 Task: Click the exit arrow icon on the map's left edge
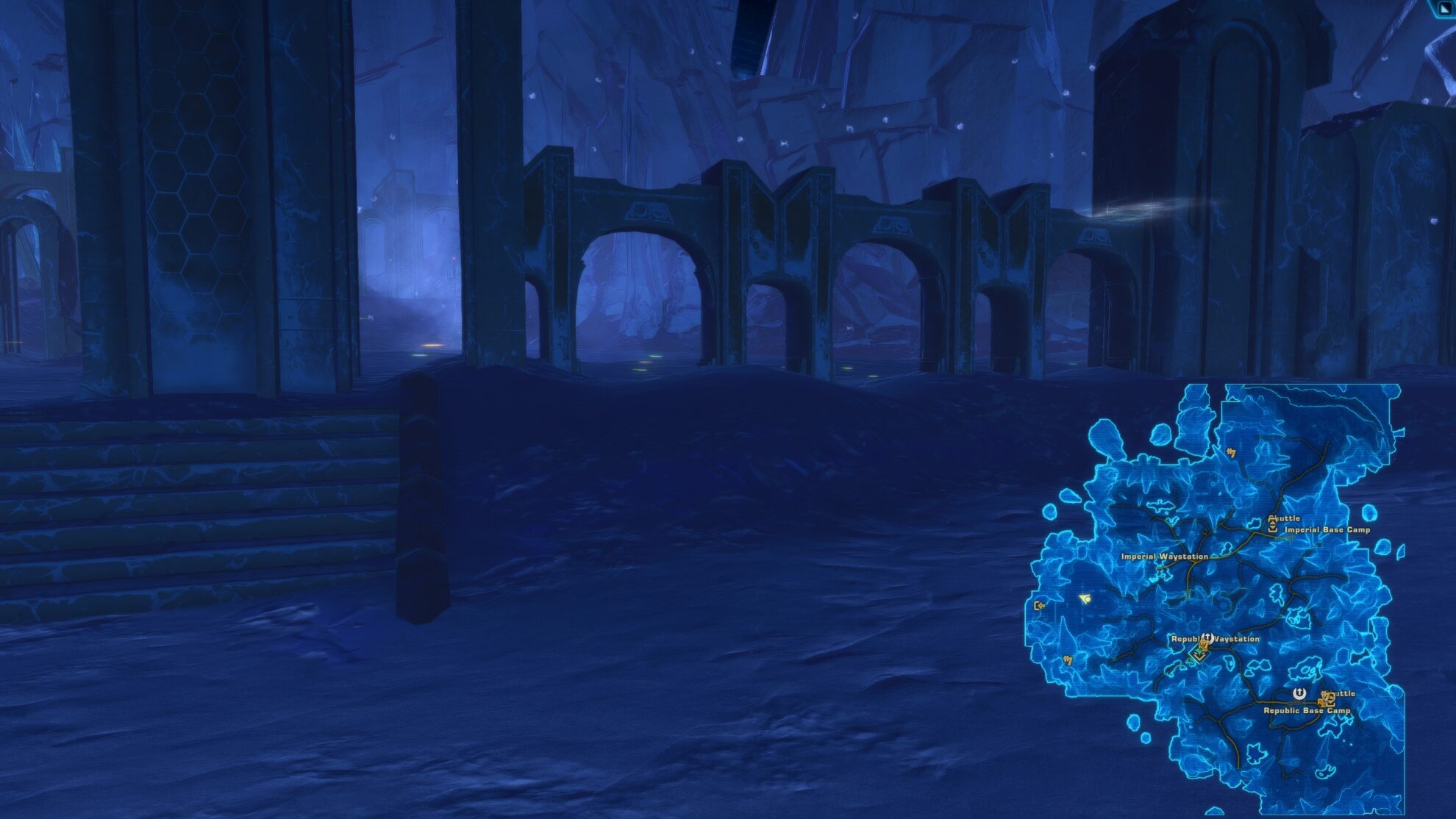point(1039,605)
